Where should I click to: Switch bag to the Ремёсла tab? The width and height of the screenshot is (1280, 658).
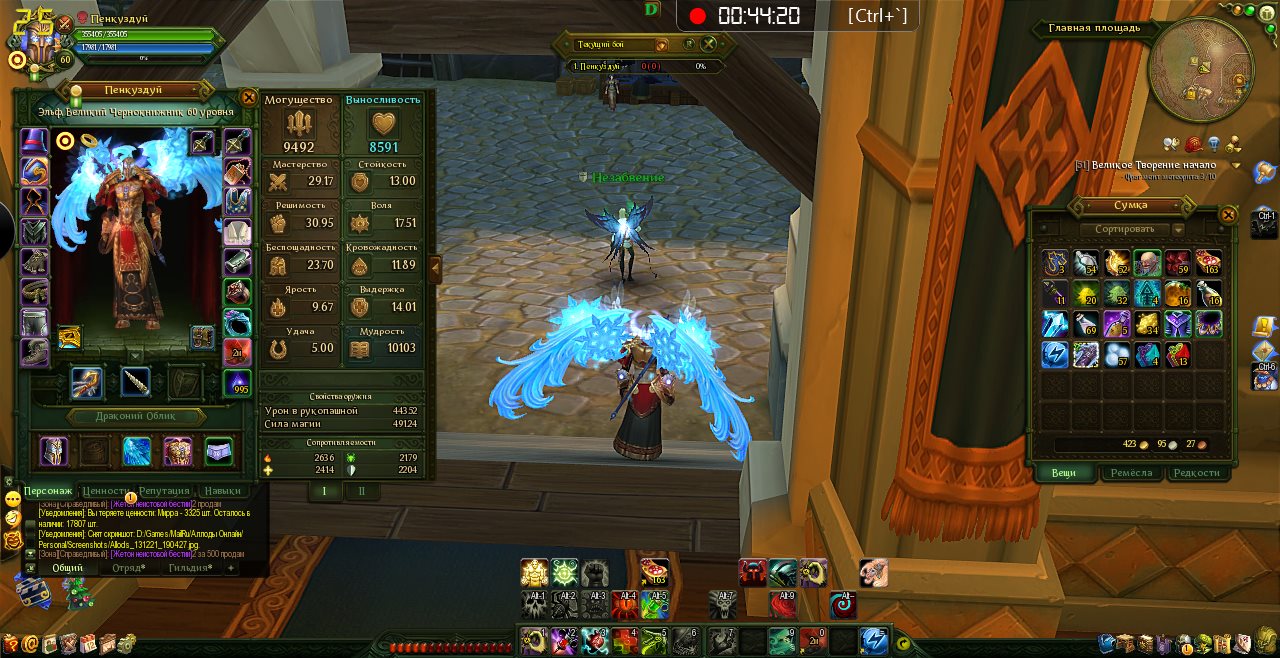coord(1131,472)
